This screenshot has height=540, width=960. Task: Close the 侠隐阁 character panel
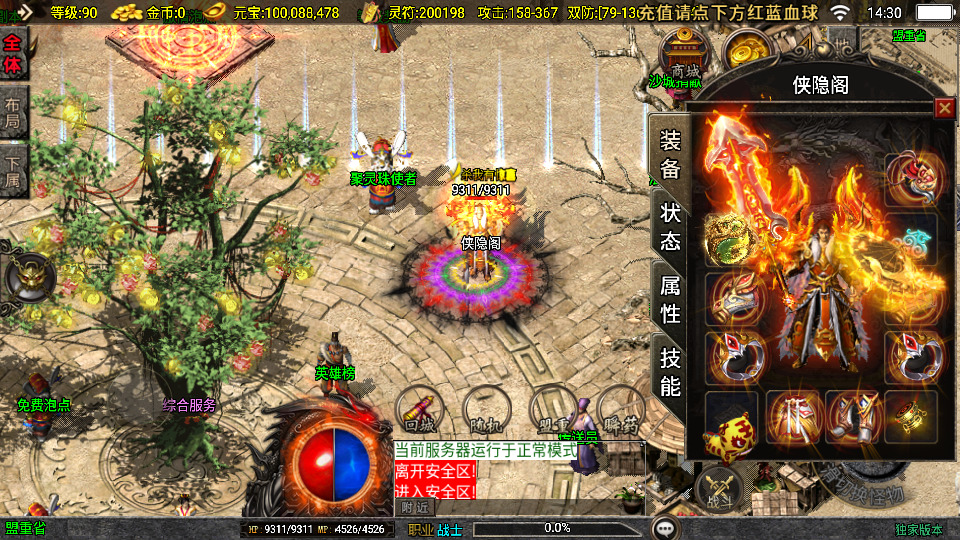[x=944, y=108]
